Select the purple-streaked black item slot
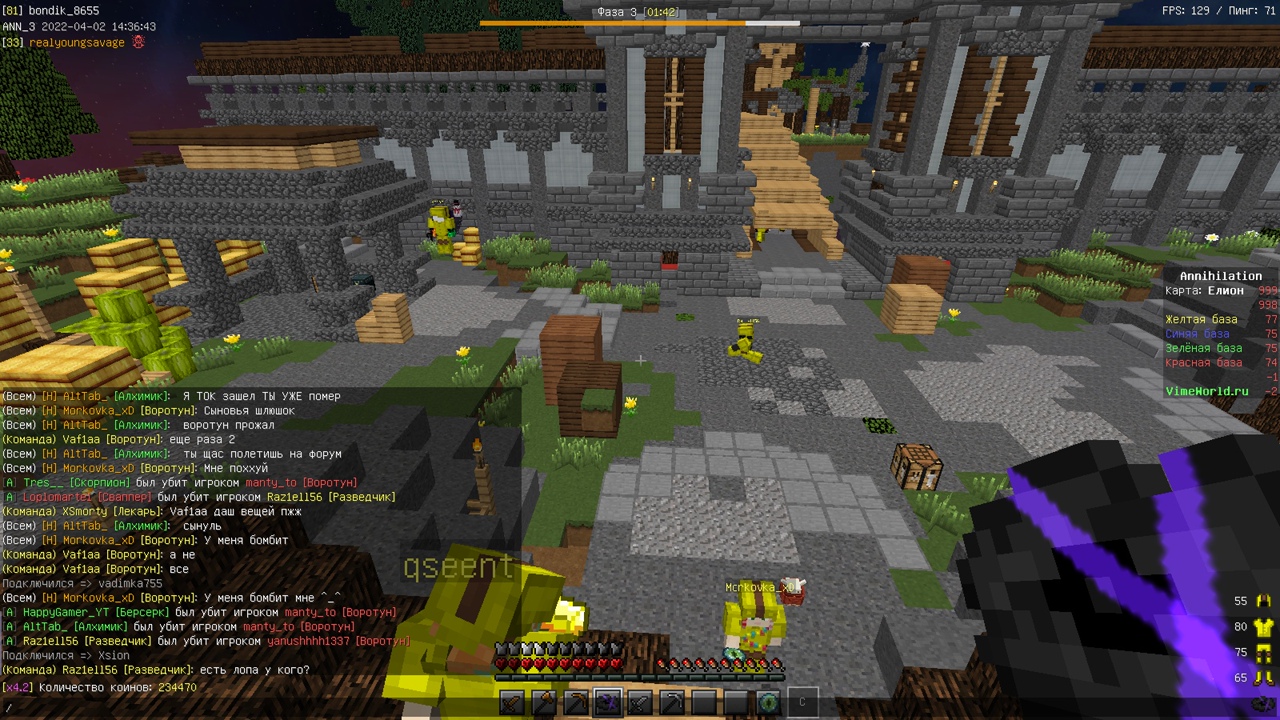Image resolution: width=1280 pixels, height=720 pixels. click(x=608, y=702)
